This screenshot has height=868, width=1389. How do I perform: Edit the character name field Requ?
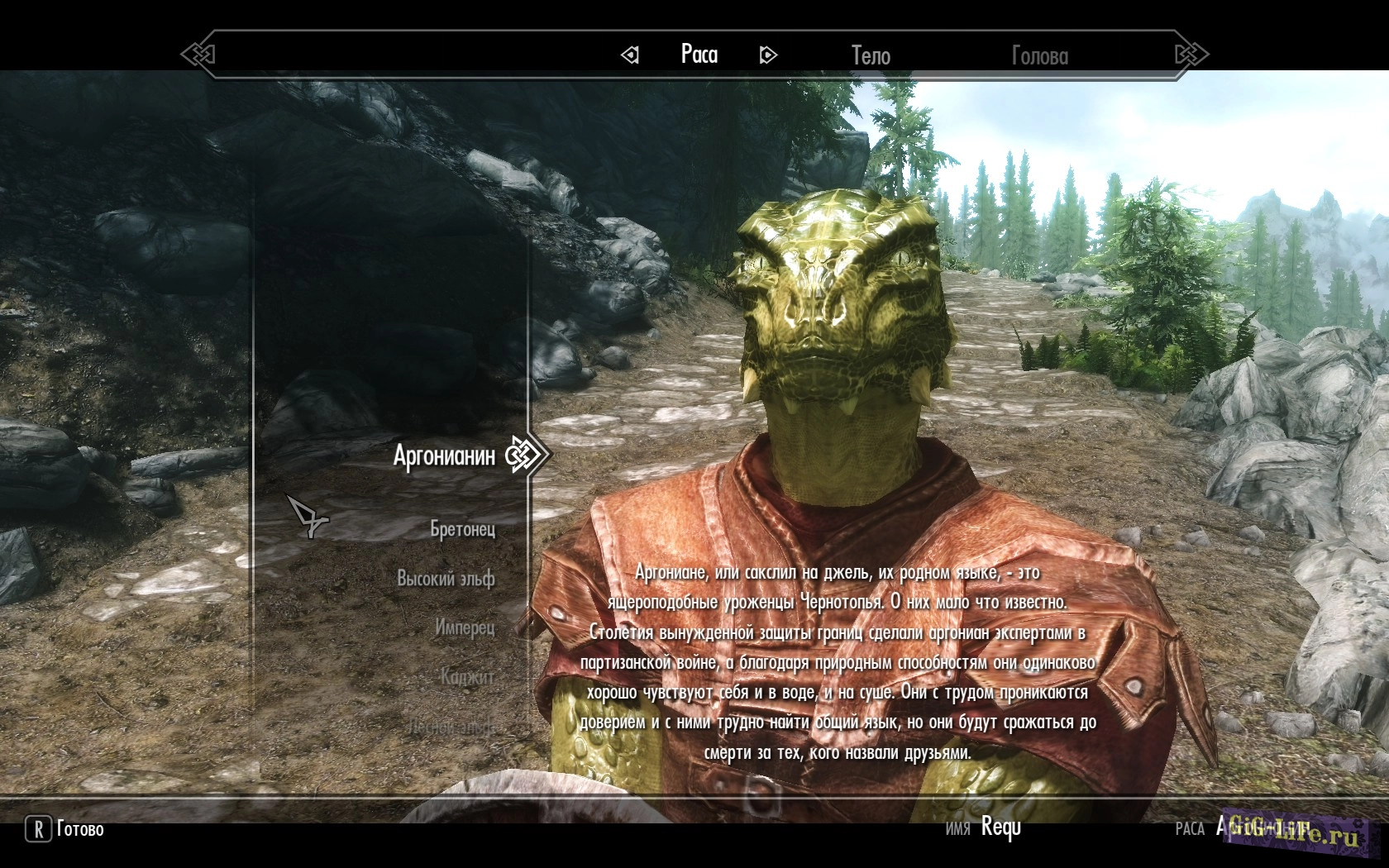[x=1000, y=827]
